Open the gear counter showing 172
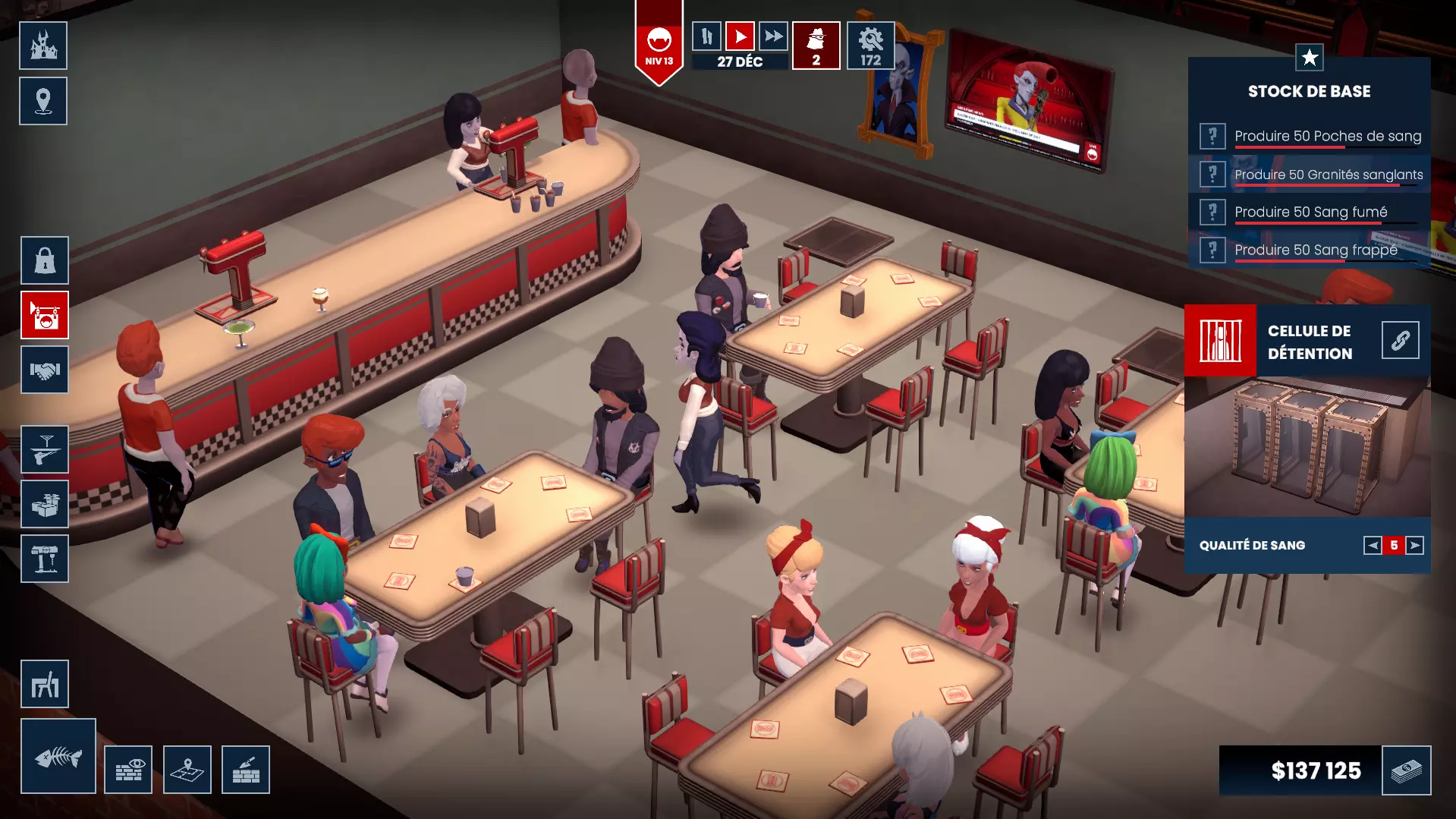 point(870,46)
